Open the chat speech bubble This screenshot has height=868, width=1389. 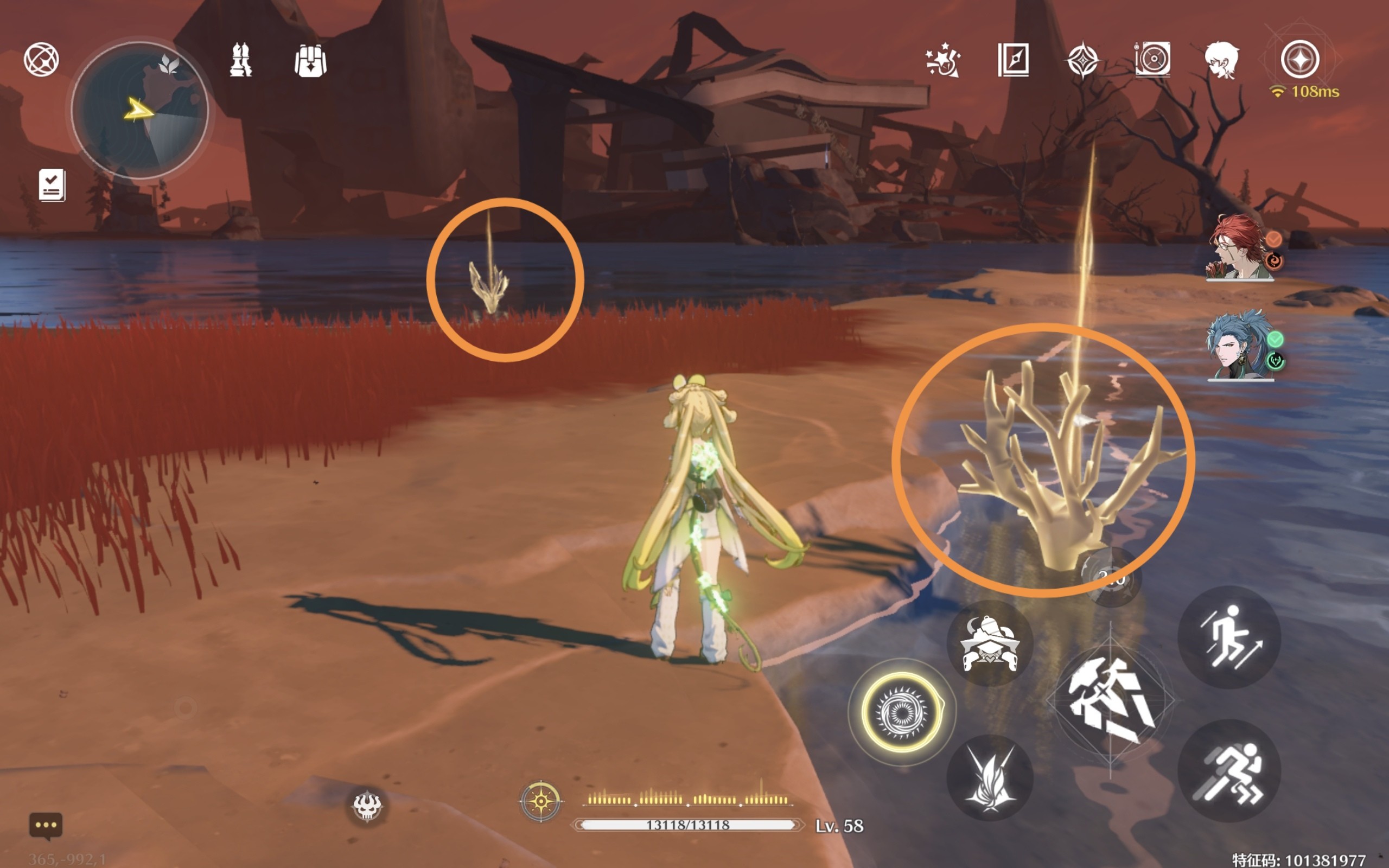click(x=46, y=826)
